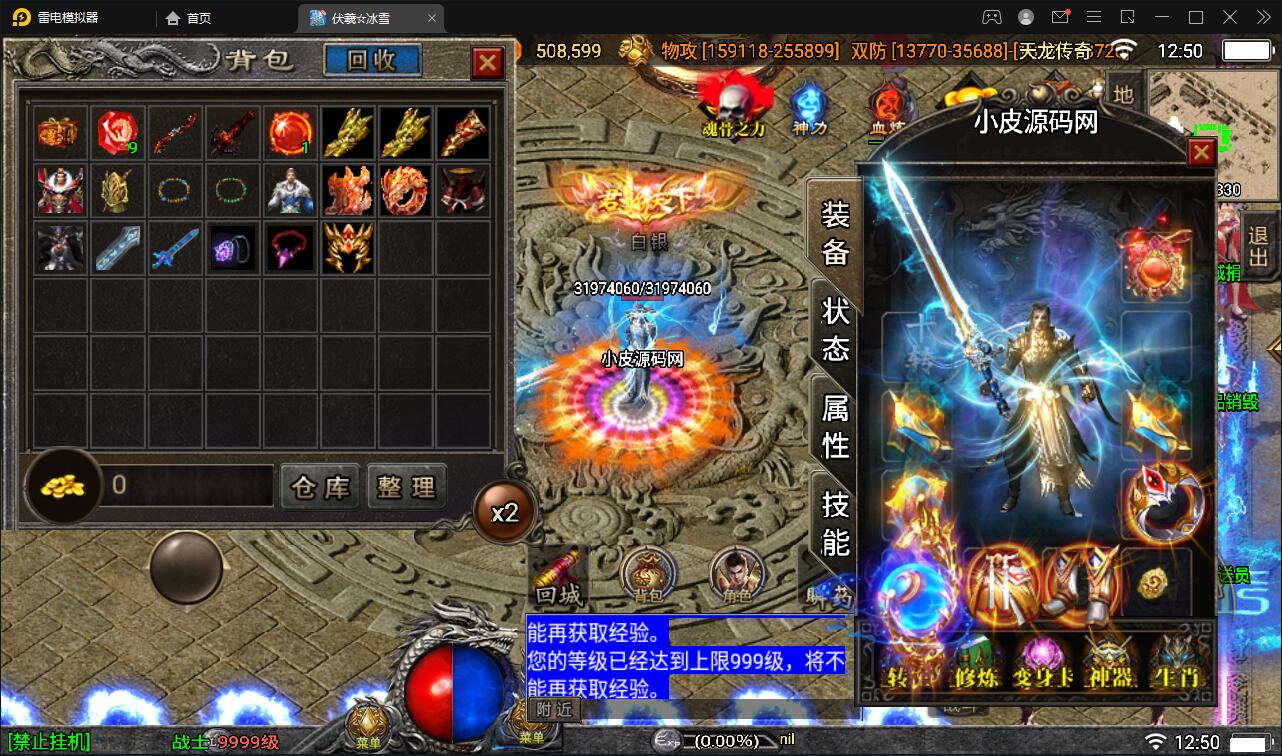This screenshot has height=756, width=1282.
Task: Toggle the x2 speed bubble
Action: pyautogui.click(x=506, y=511)
